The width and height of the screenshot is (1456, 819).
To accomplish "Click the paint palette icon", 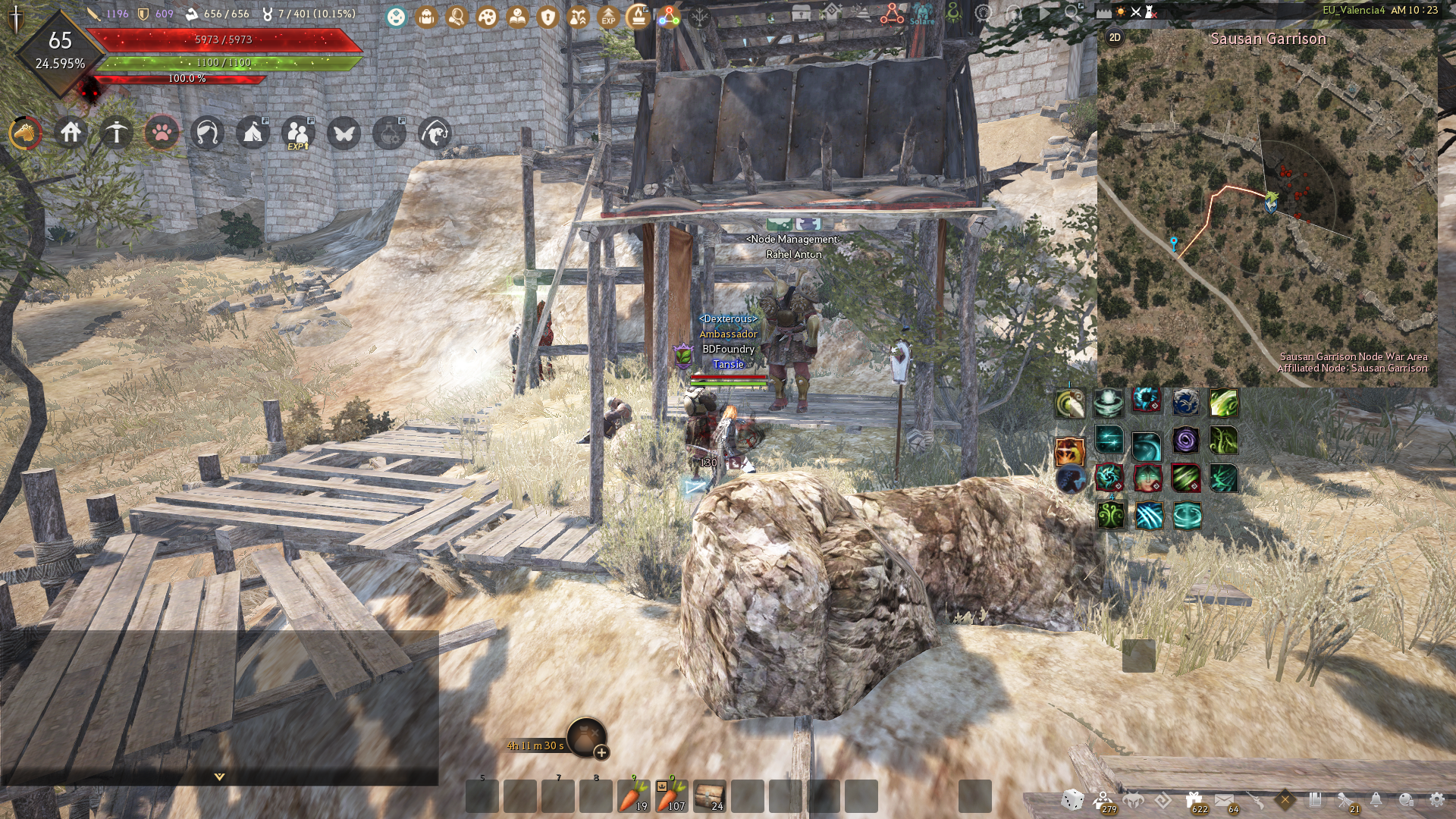I will click(487, 17).
